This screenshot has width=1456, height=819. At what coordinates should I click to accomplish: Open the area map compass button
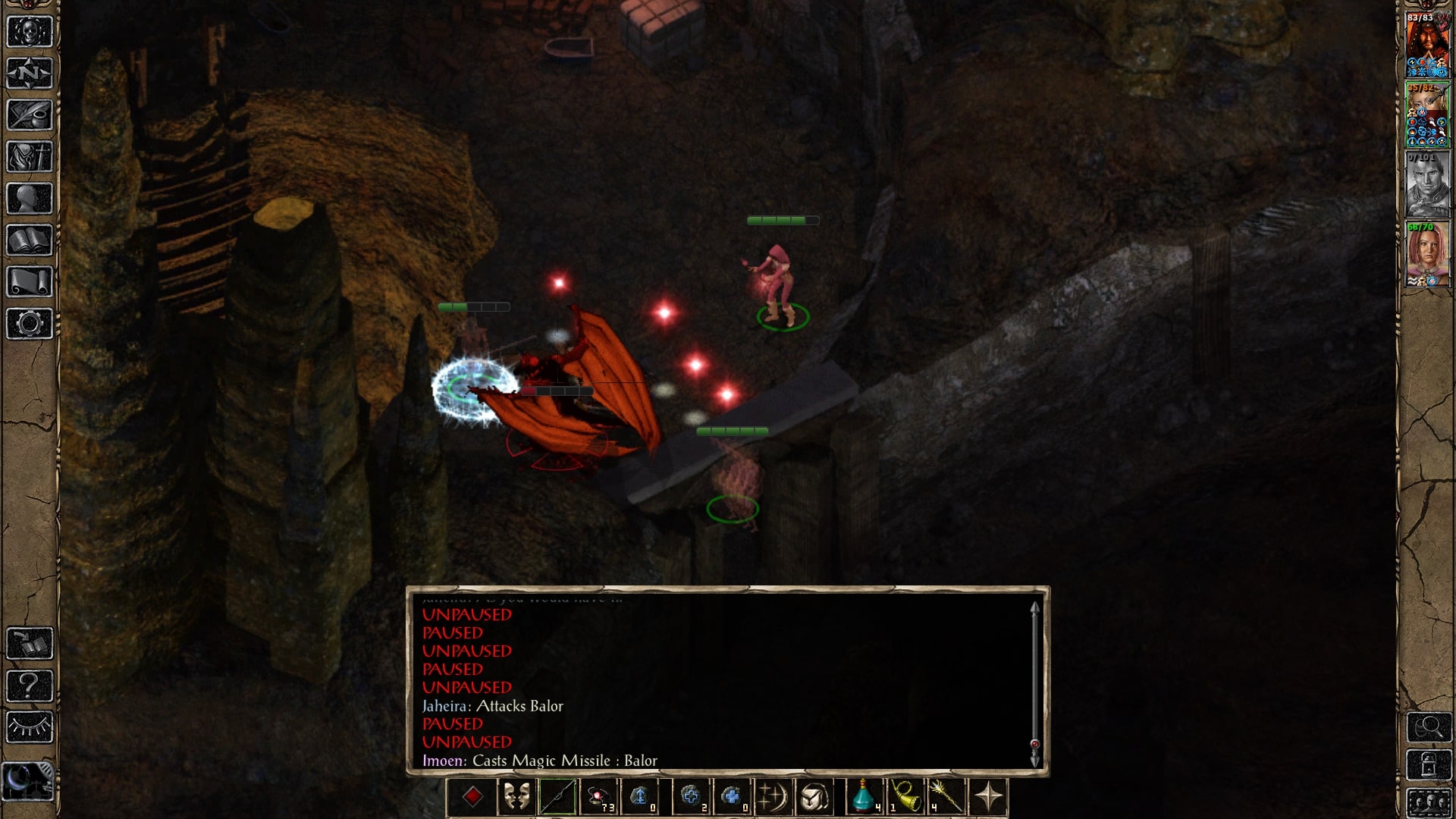point(30,74)
